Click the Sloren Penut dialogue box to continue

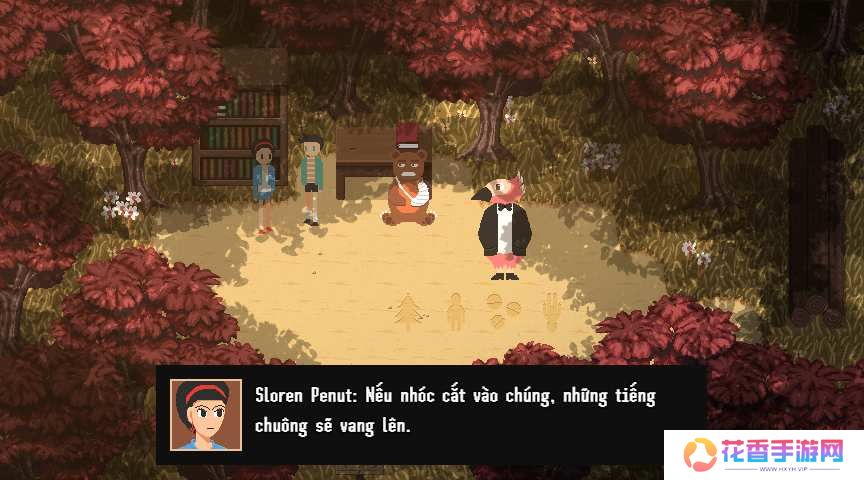455,411
